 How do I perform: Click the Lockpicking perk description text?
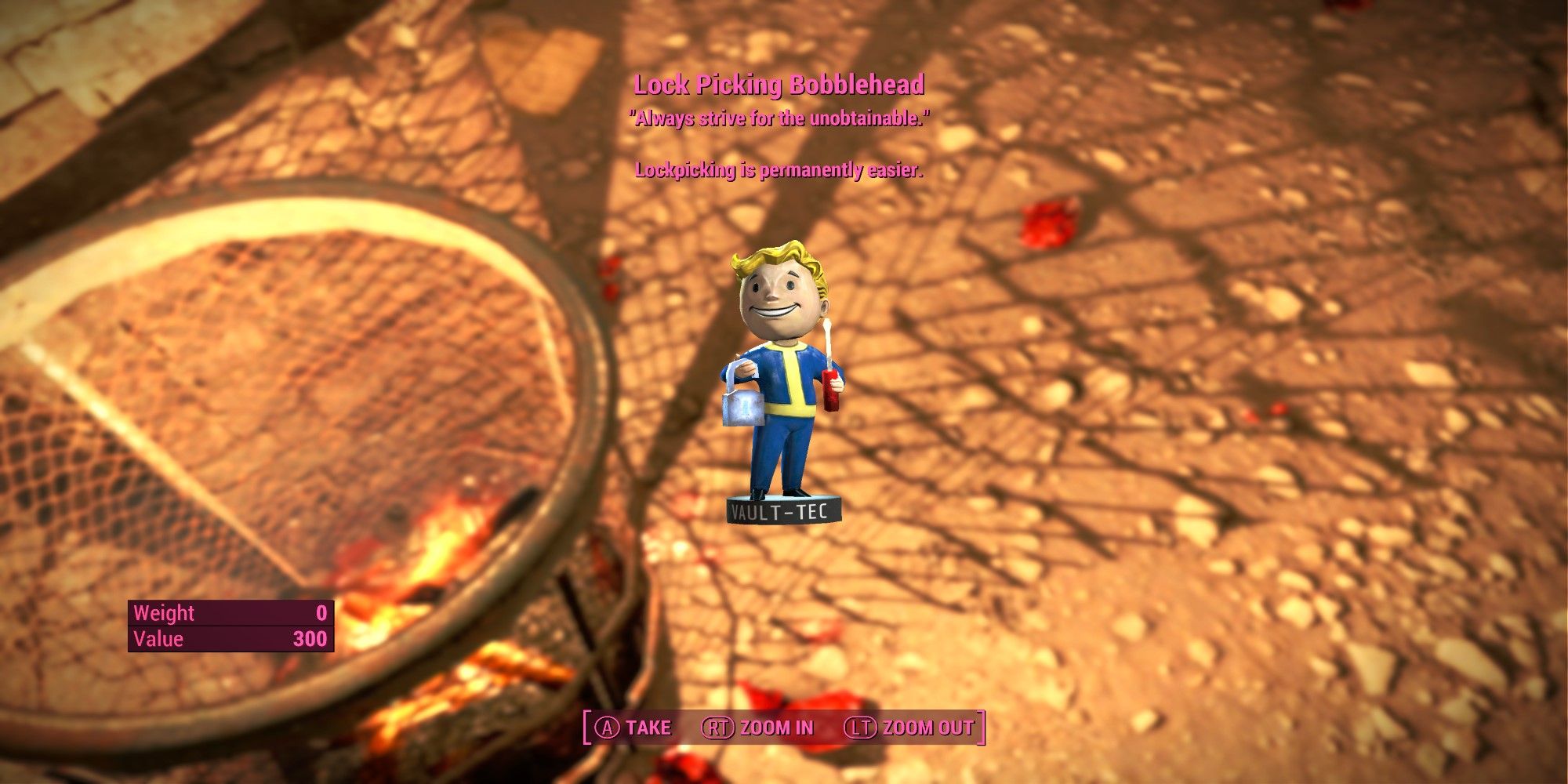[x=779, y=169]
